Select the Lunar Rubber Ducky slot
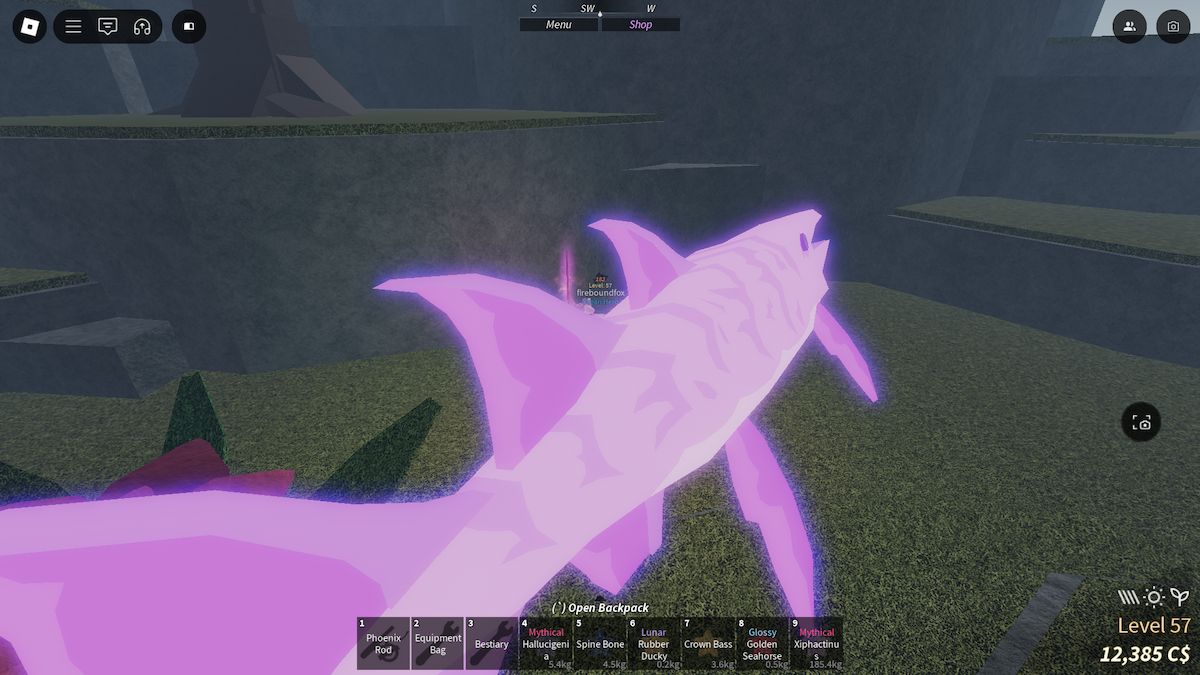 coord(654,643)
